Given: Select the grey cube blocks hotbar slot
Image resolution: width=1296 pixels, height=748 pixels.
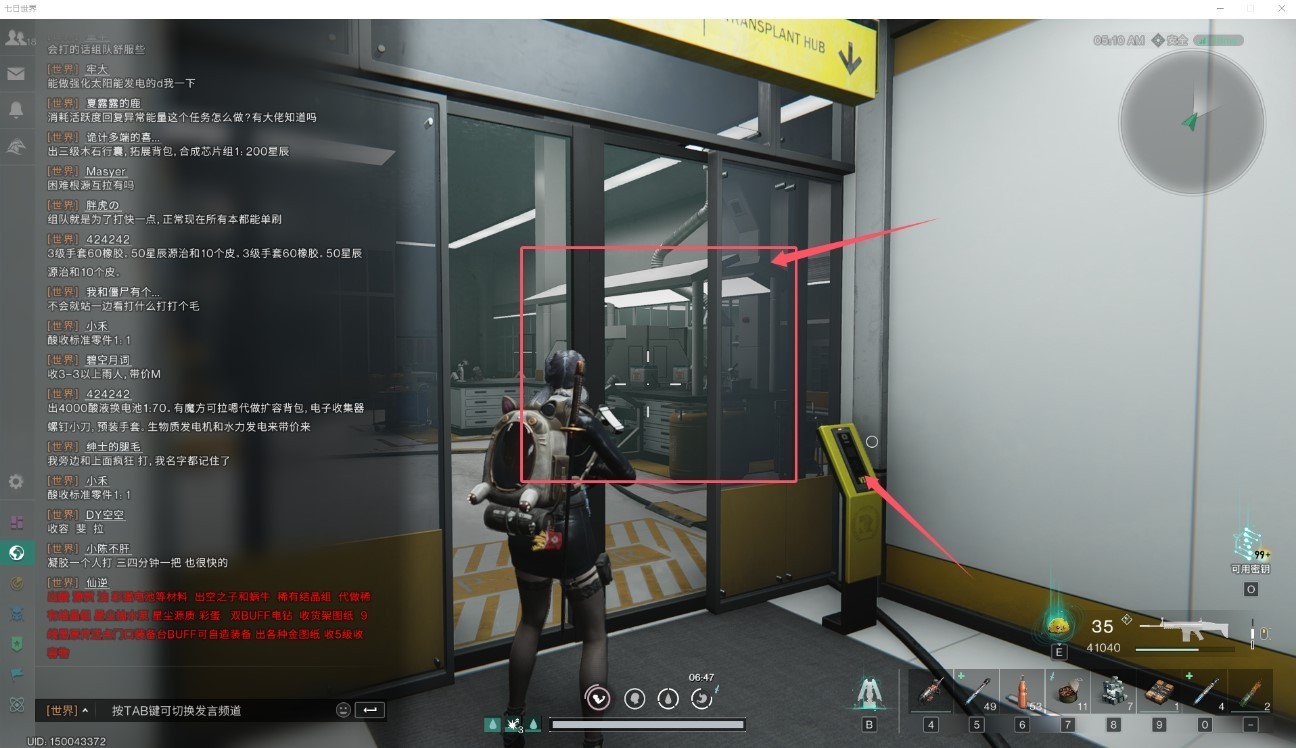Looking at the screenshot, I should [x=1114, y=692].
